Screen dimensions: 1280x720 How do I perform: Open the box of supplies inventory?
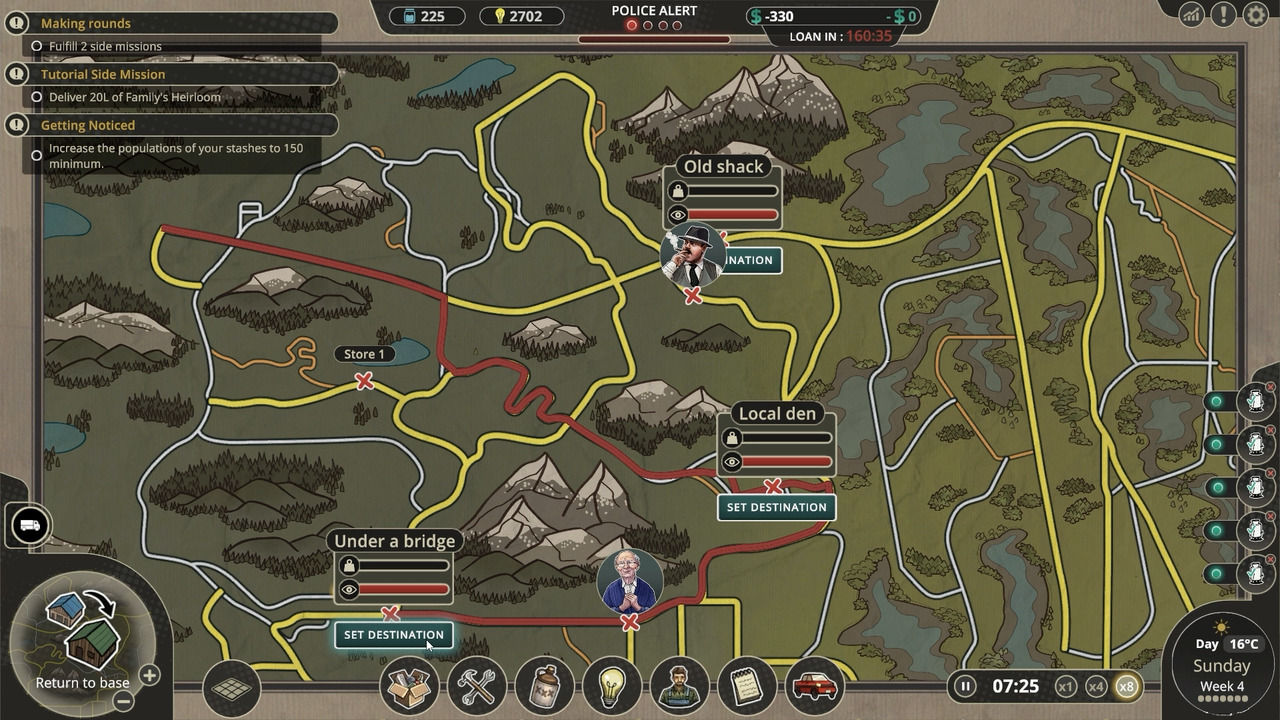[409, 687]
